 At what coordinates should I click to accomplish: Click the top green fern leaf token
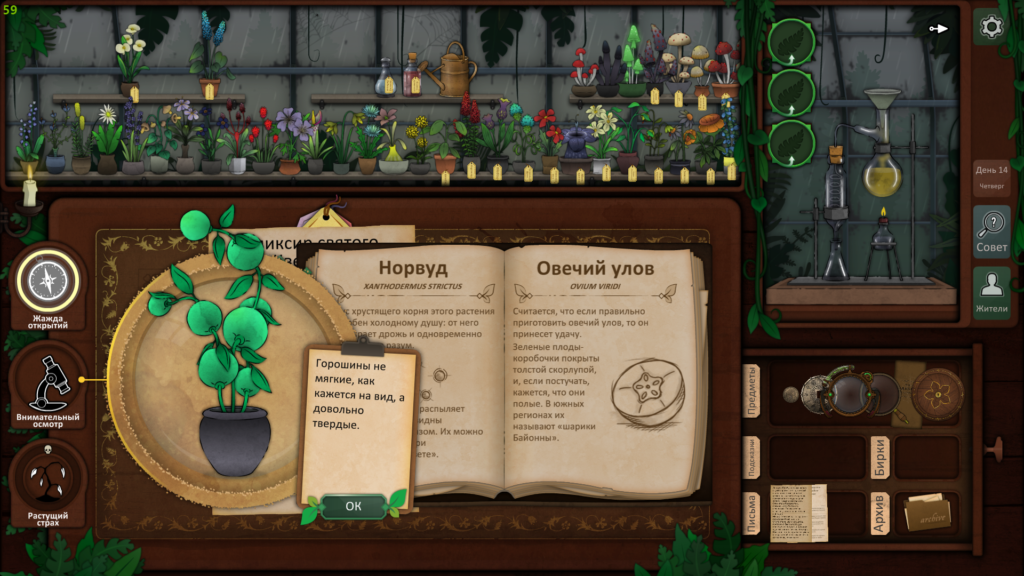click(x=791, y=42)
